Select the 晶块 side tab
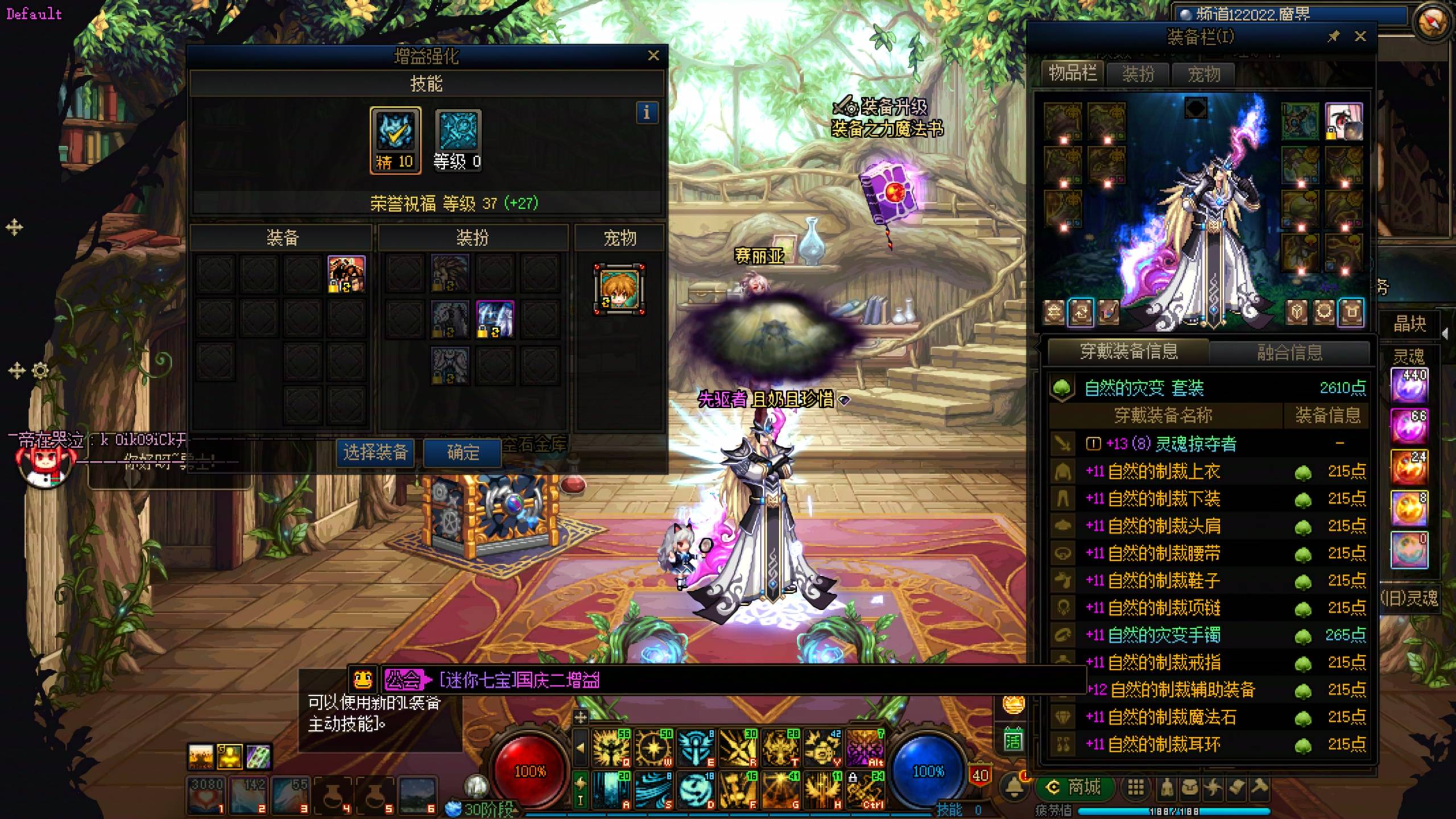Image resolution: width=1456 pixels, height=819 pixels. (x=1409, y=324)
